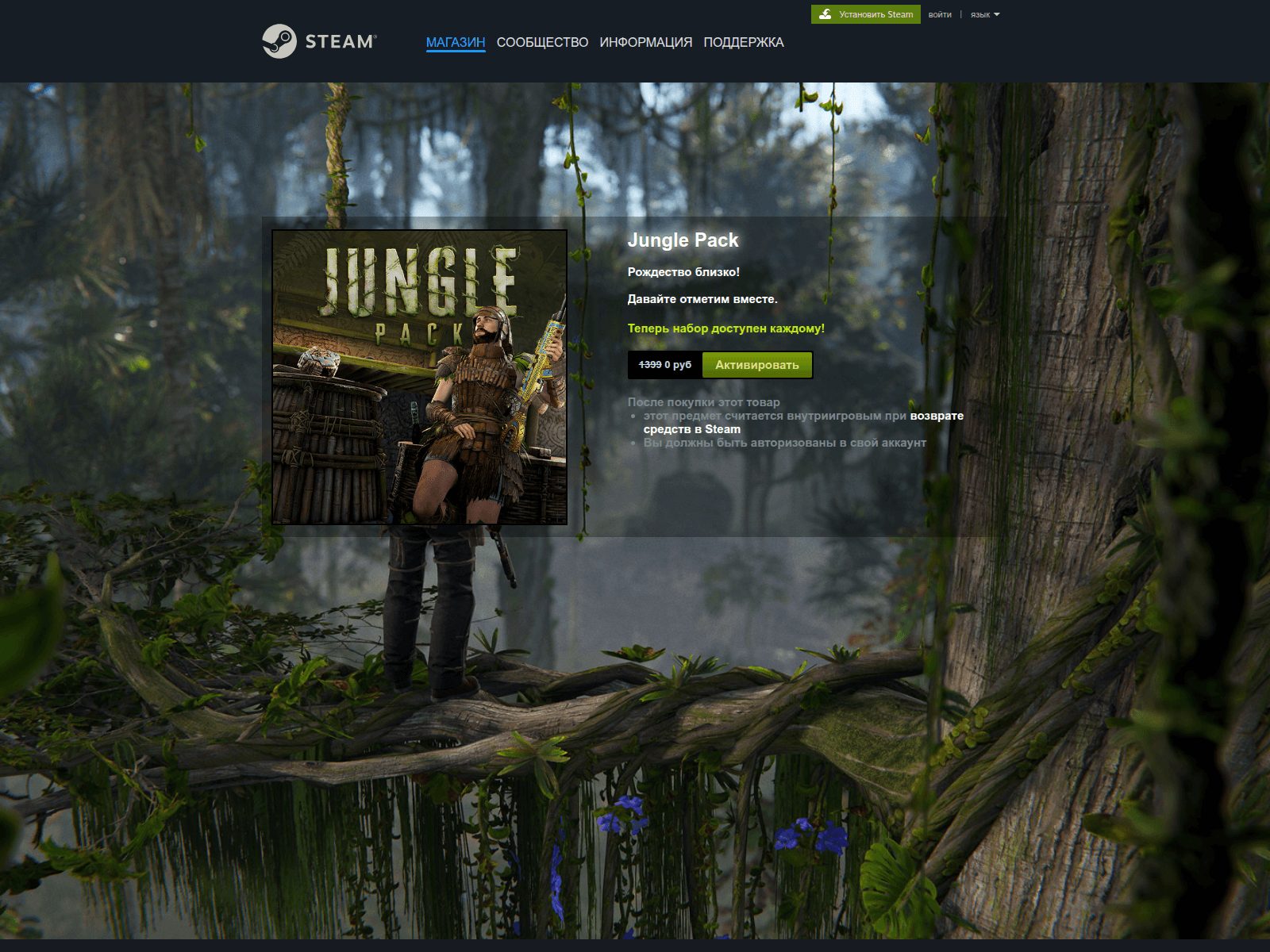The image size is (1270, 952).
Task: Visit the ПОДДЕРЖКА support page
Action: (x=743, y=42)
